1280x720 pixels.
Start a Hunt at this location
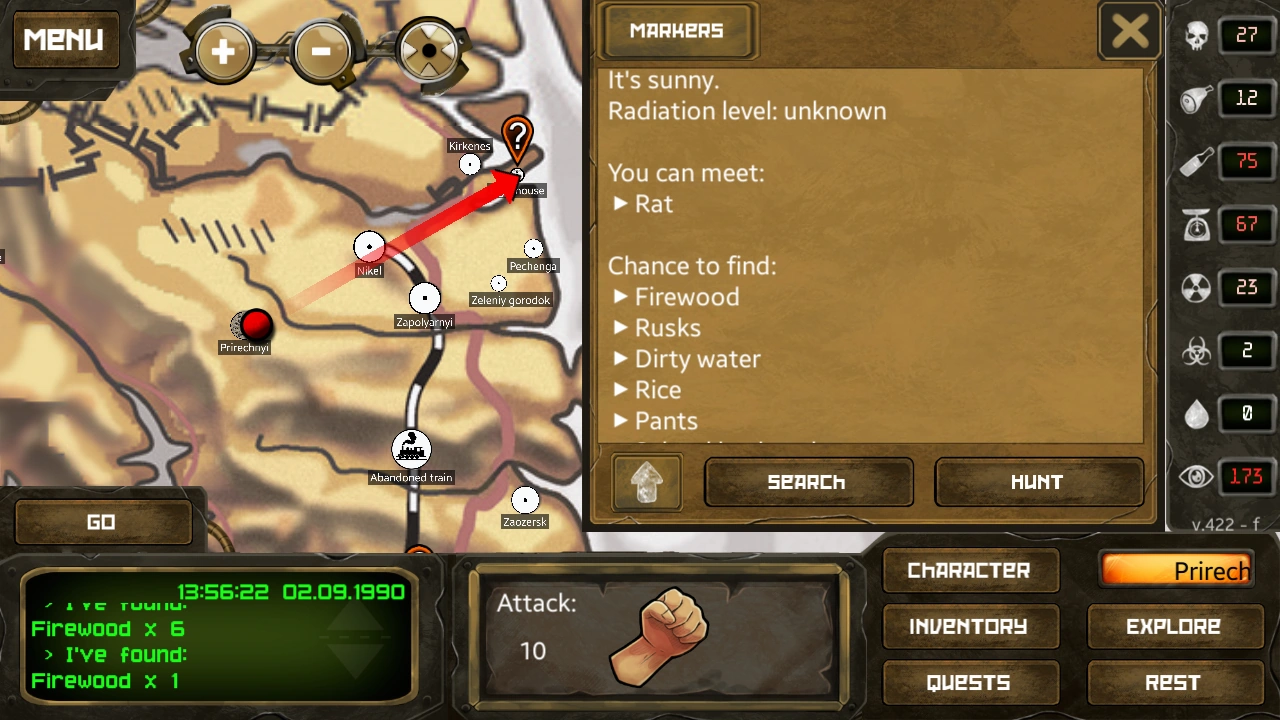point(1038,483)
